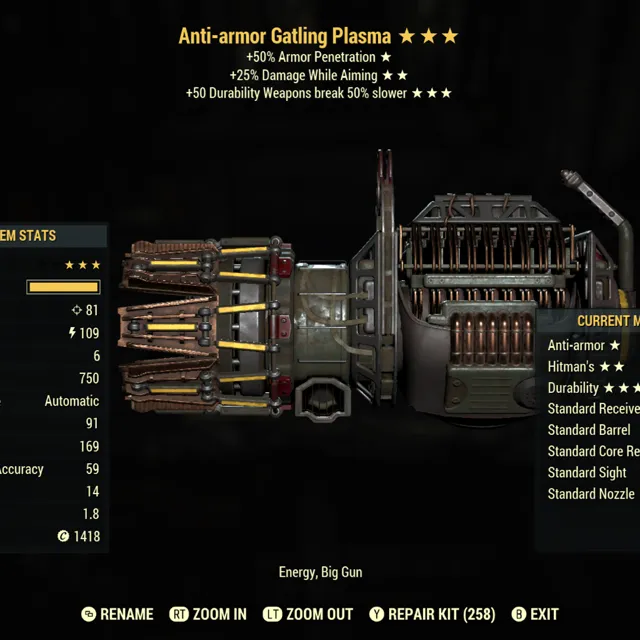The image size is (640, 640).
Task: Choose the Zoom Out option
Action: pos(308,614)
